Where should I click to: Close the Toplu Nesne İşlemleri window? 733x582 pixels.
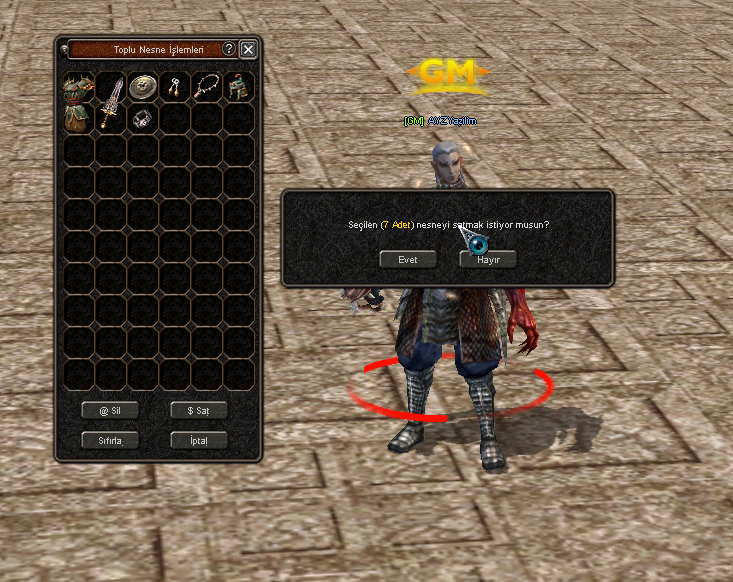[248, 49]
